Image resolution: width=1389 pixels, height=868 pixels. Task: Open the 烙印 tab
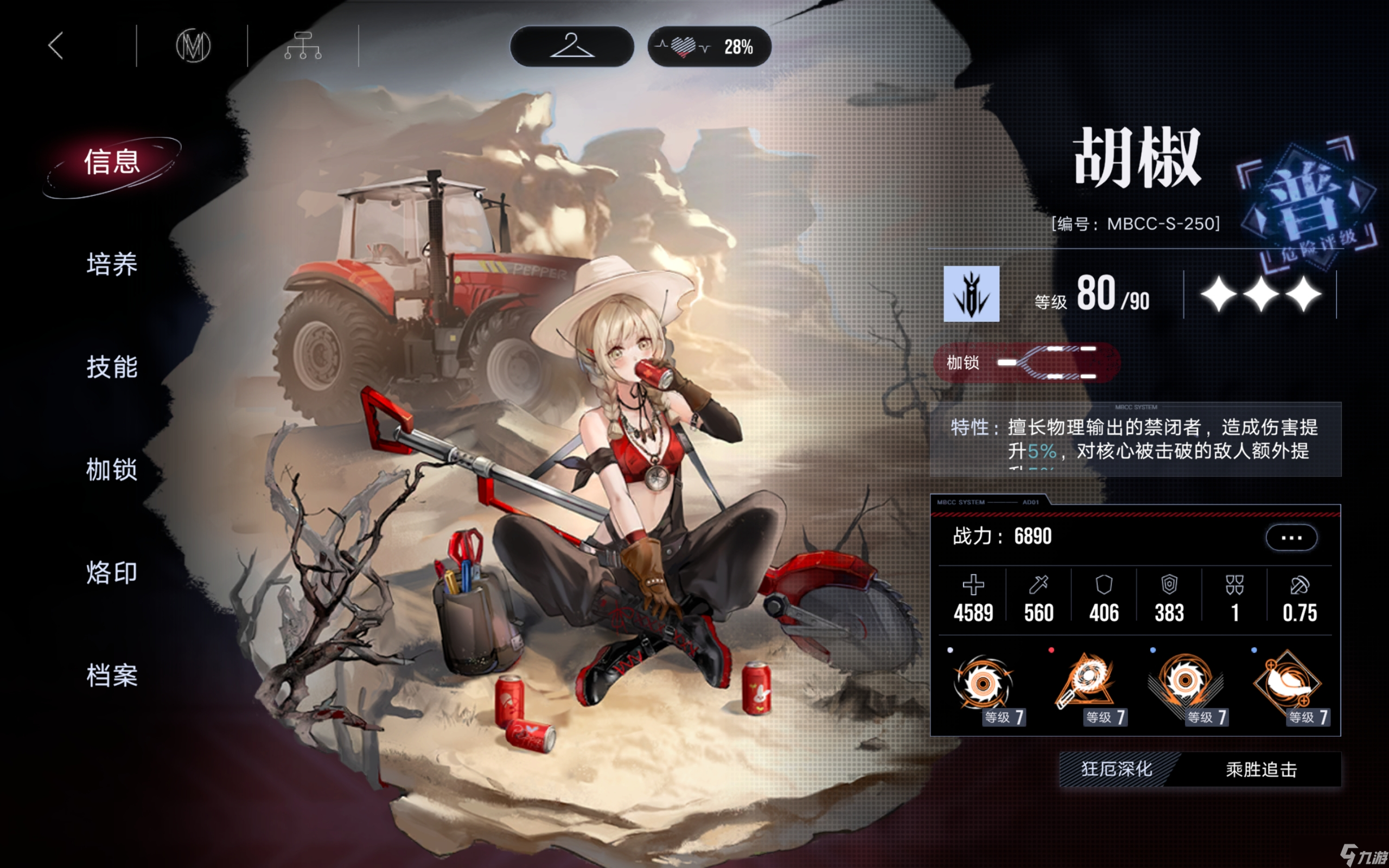click(112, 573)
